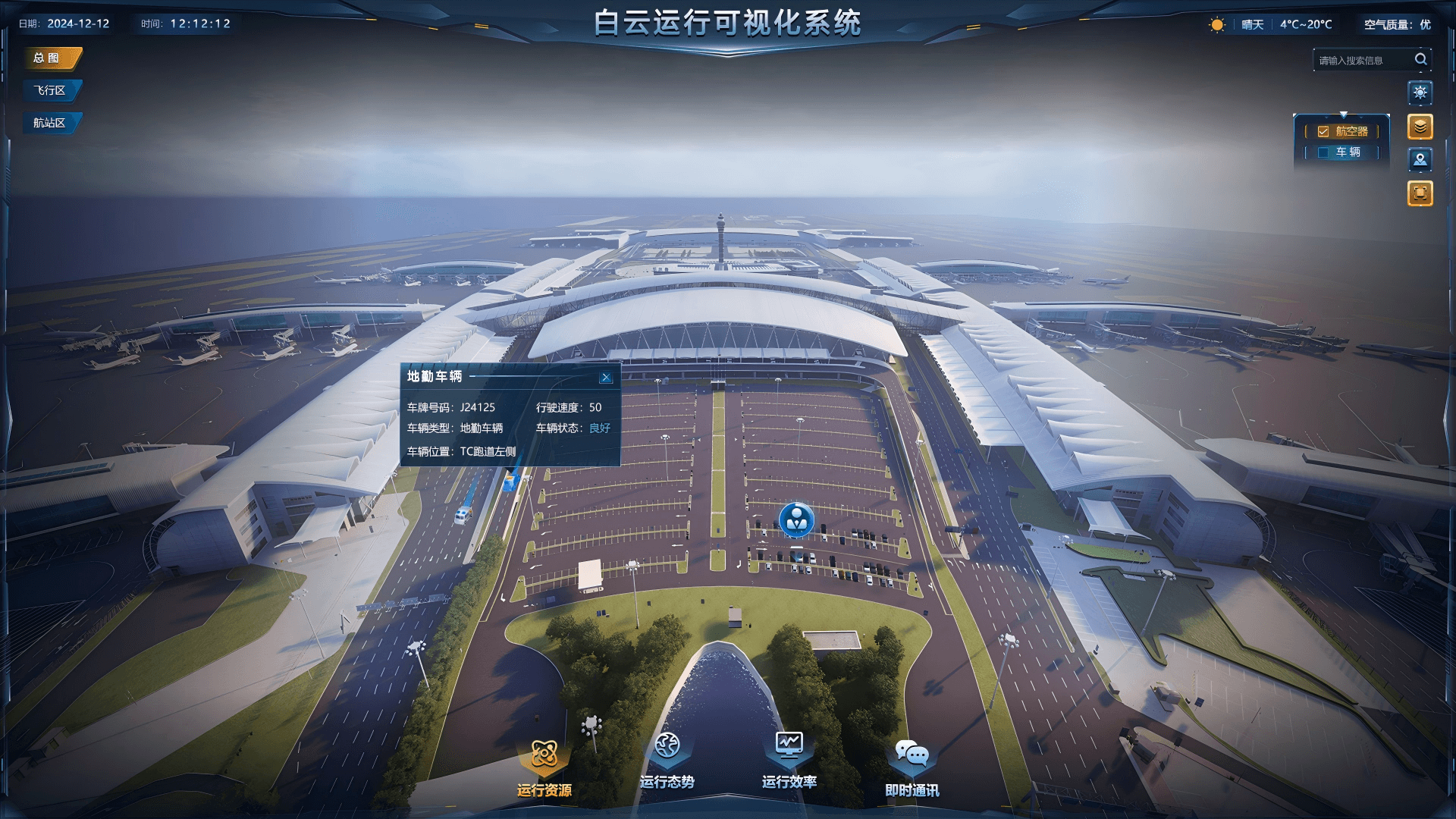Image resolution: width=1456 pixels, height=819 pixels.
Task: Click the location marker icon button
Action: click(x=1420, y=160)
